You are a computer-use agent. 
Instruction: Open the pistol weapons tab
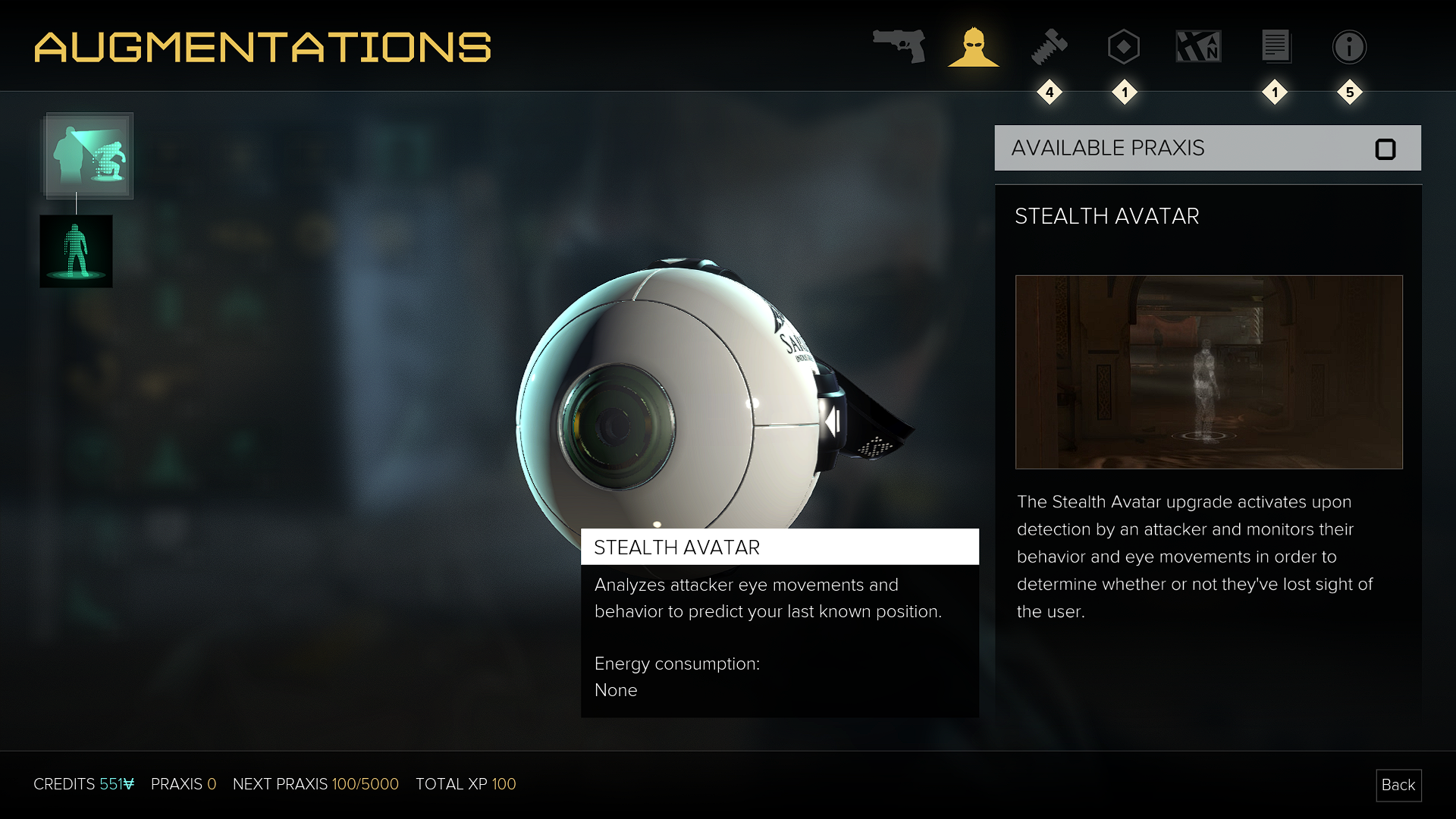point(899,46)
